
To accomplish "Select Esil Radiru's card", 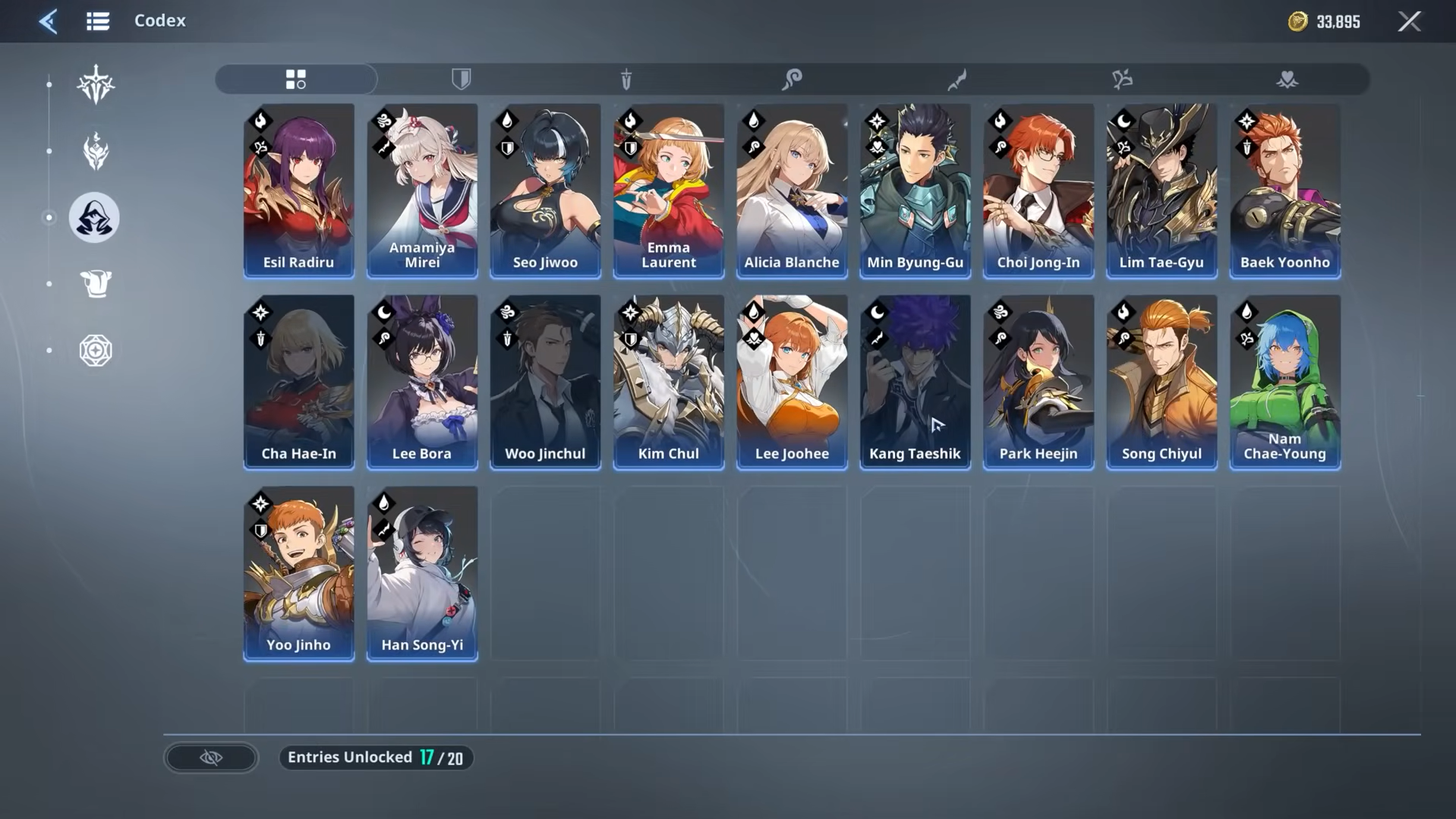I will click(298, 191).
